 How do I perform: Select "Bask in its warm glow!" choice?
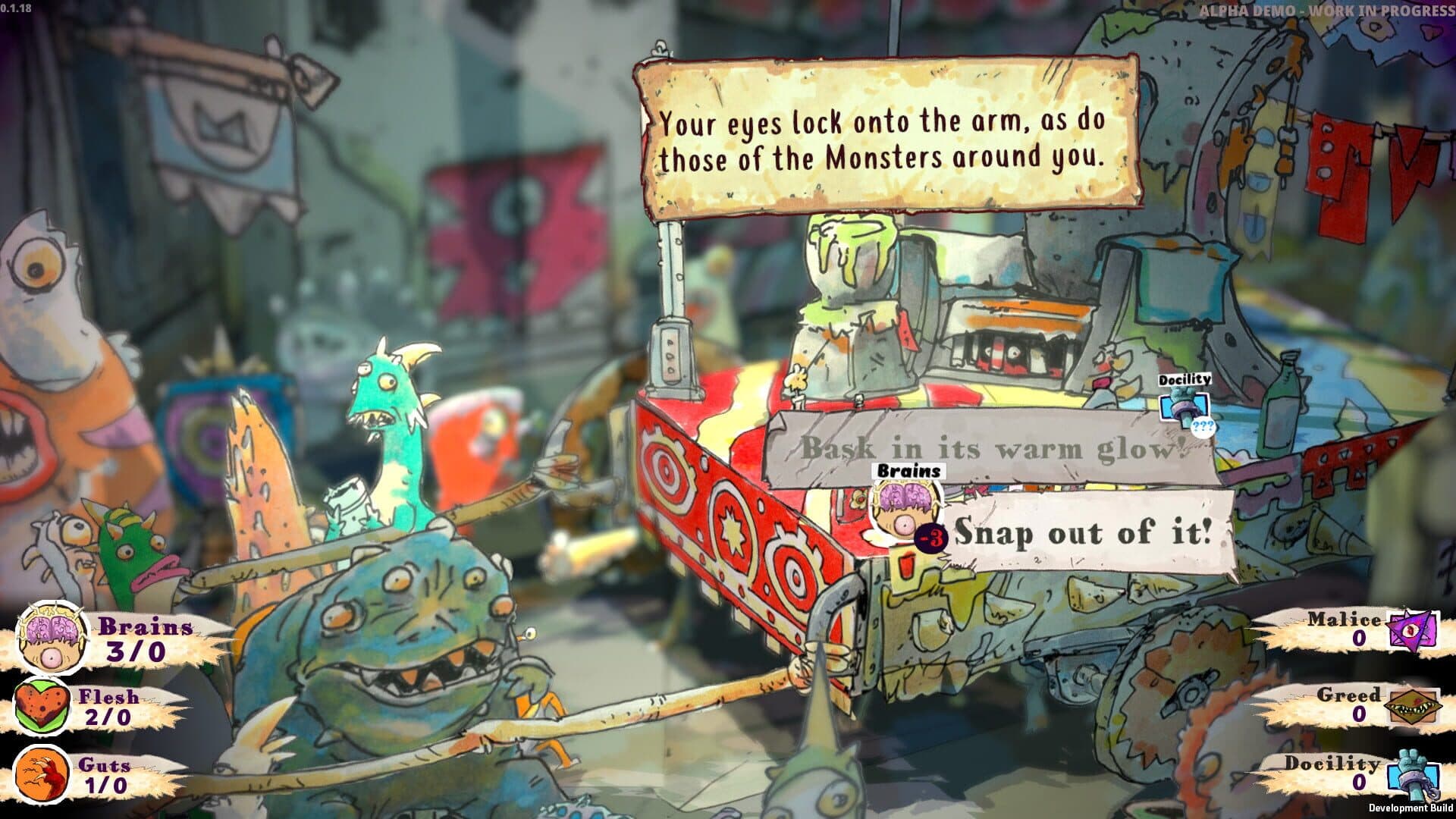pos(991,449)
